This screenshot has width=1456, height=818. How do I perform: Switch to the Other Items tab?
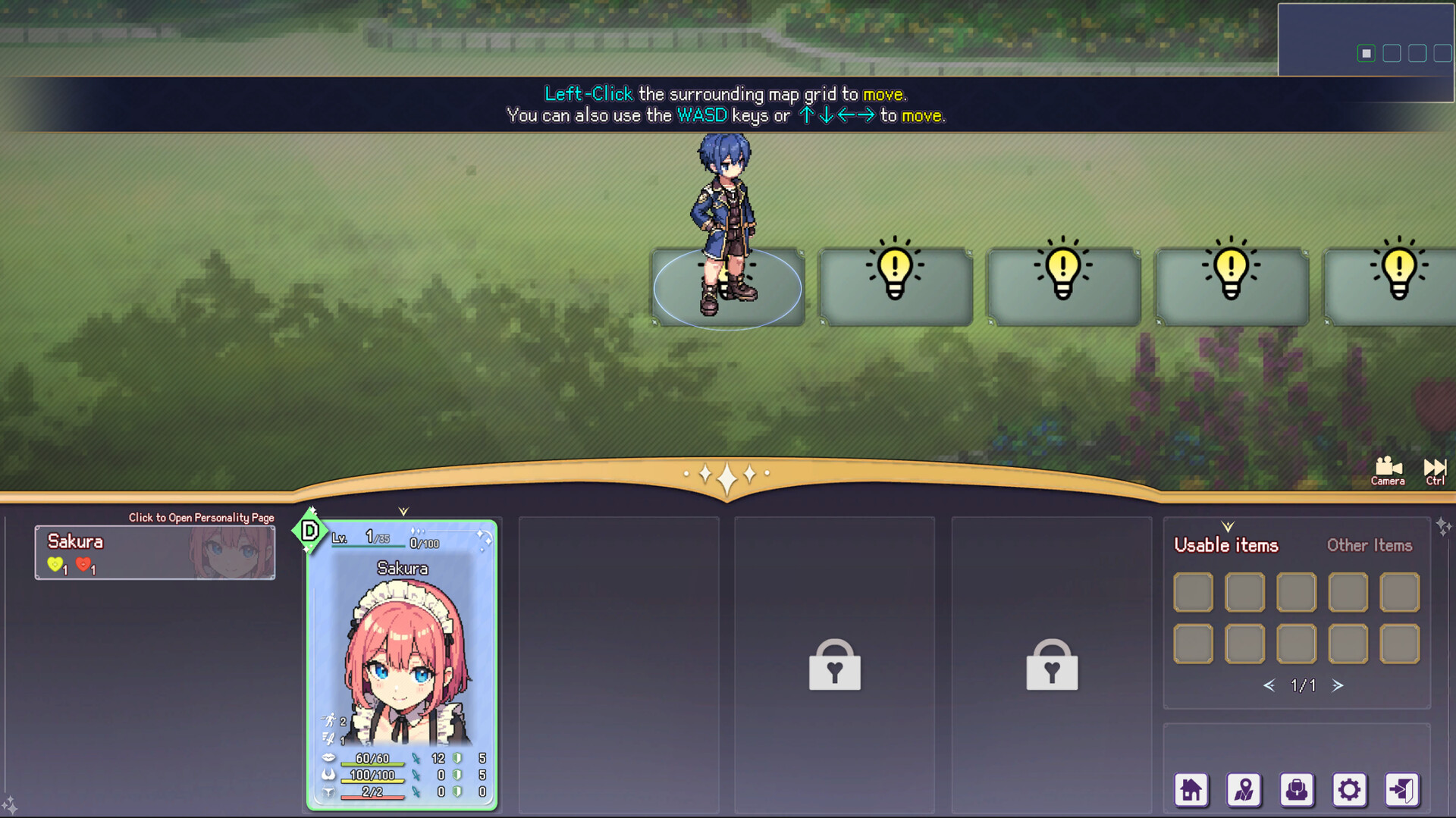[x=1369, y=545]
